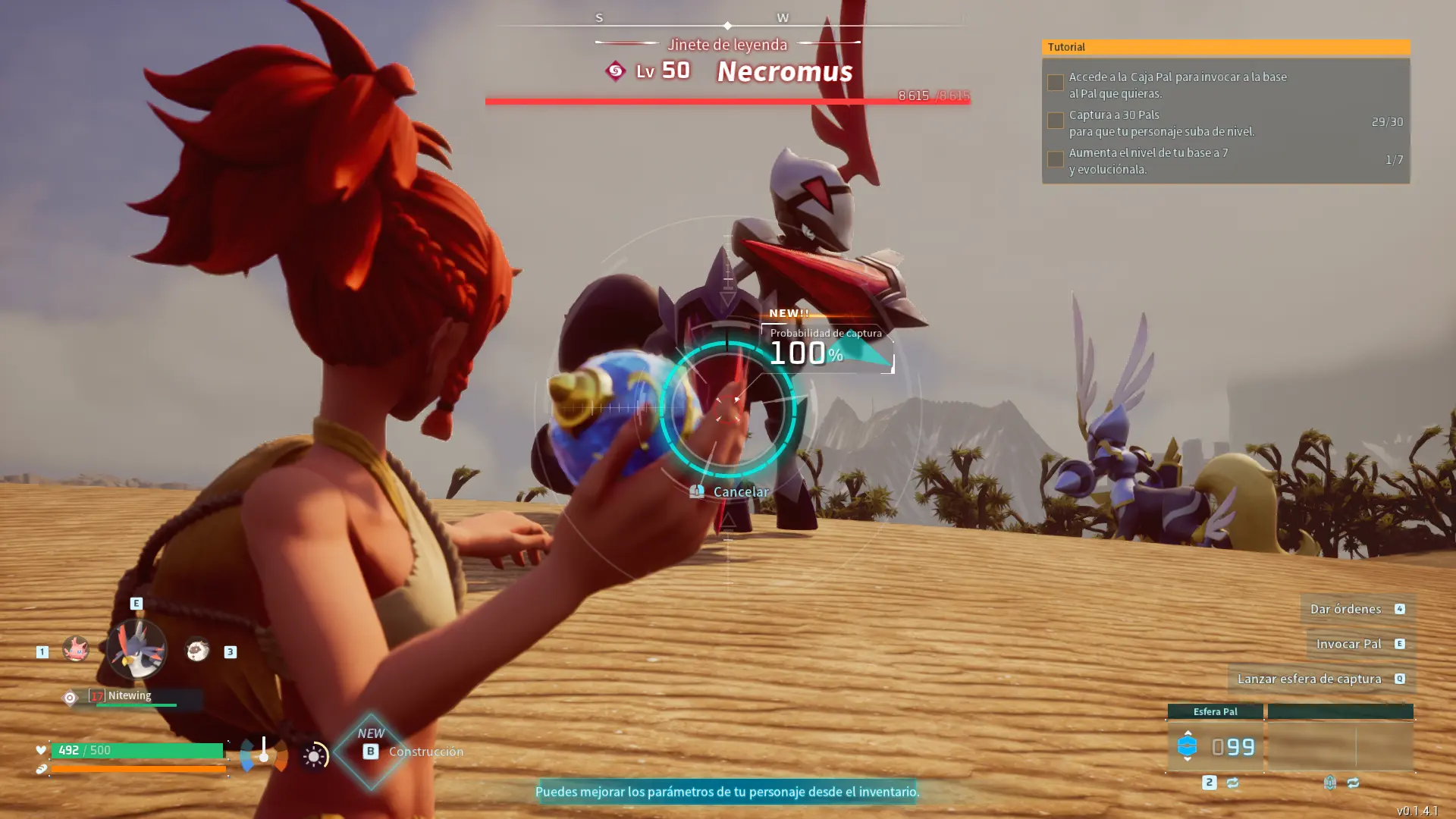Tick the base level 7 tutorial checkbox
Viewport: 1456px width, 819px height.
pyautogui.click(x=1055, y=159)
